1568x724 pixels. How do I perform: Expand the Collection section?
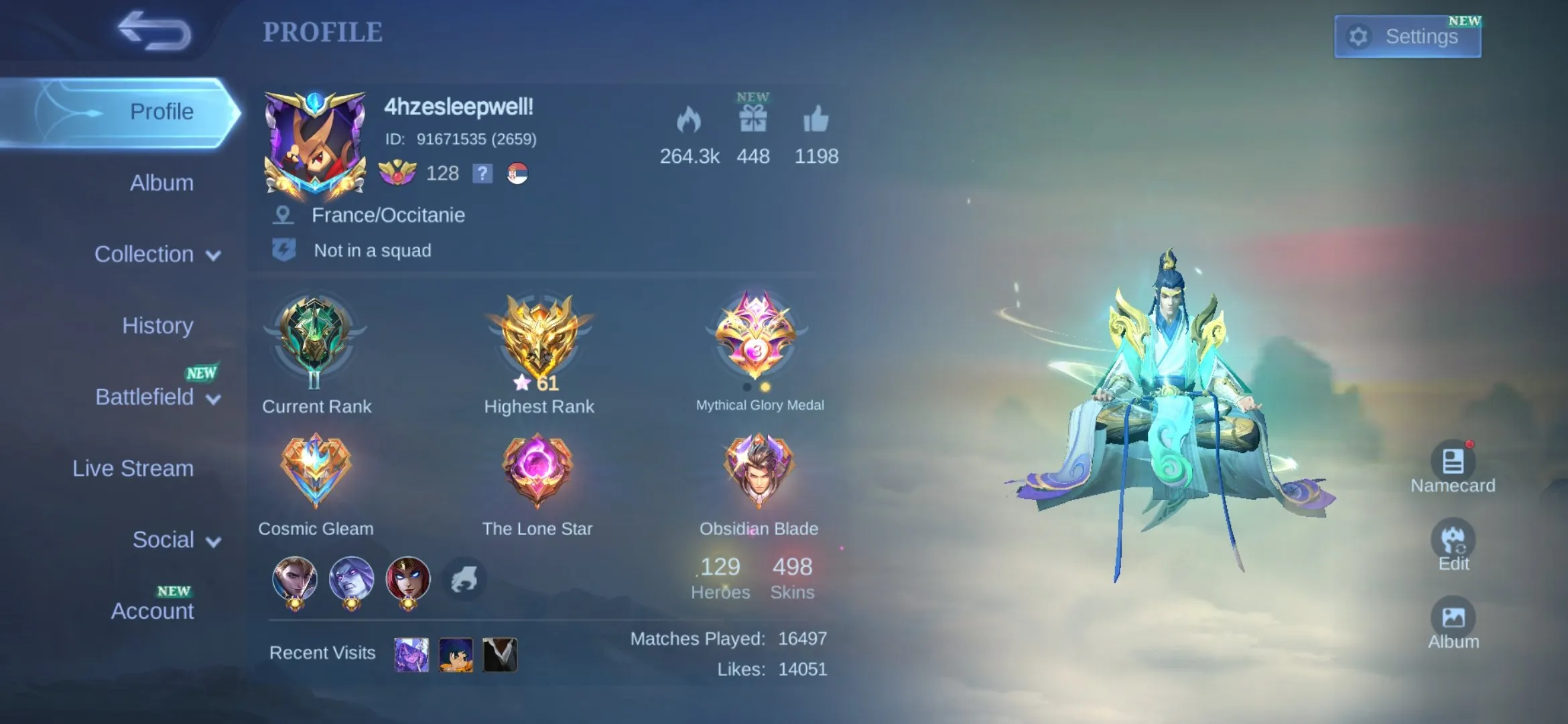(x=157, y=255)
